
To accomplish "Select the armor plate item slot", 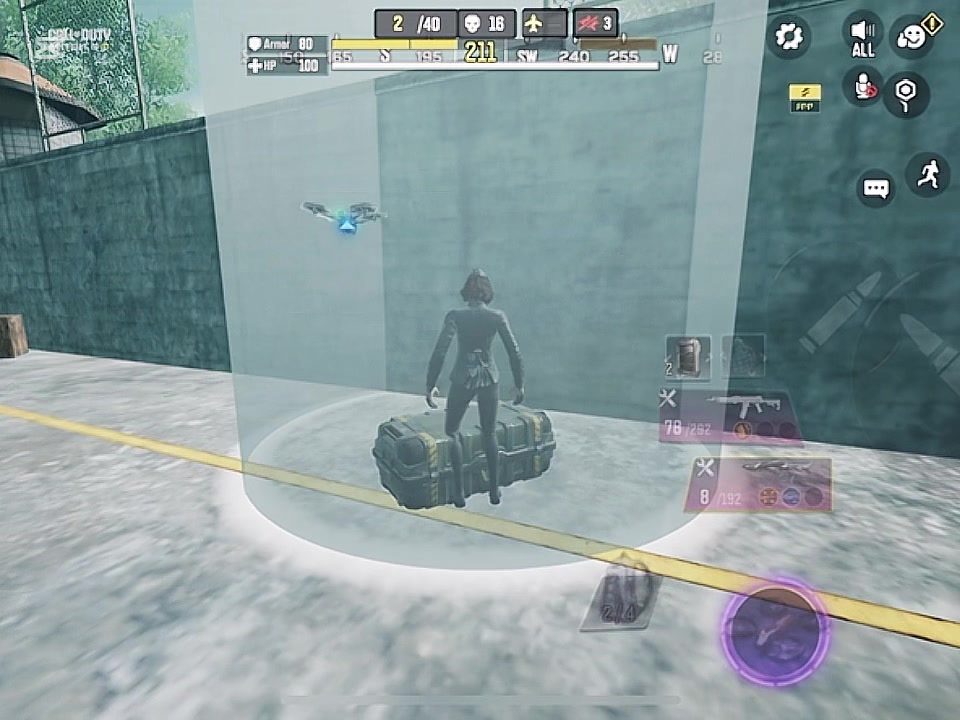I will tap(688, 357).
